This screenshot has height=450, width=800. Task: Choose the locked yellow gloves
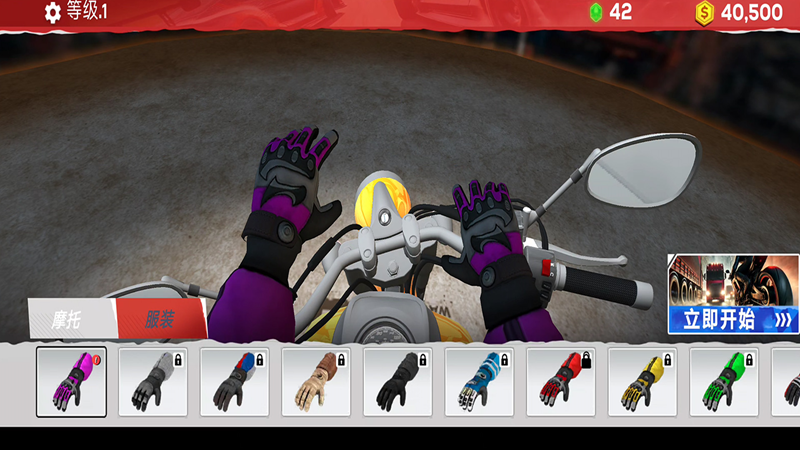click(642, 381)
